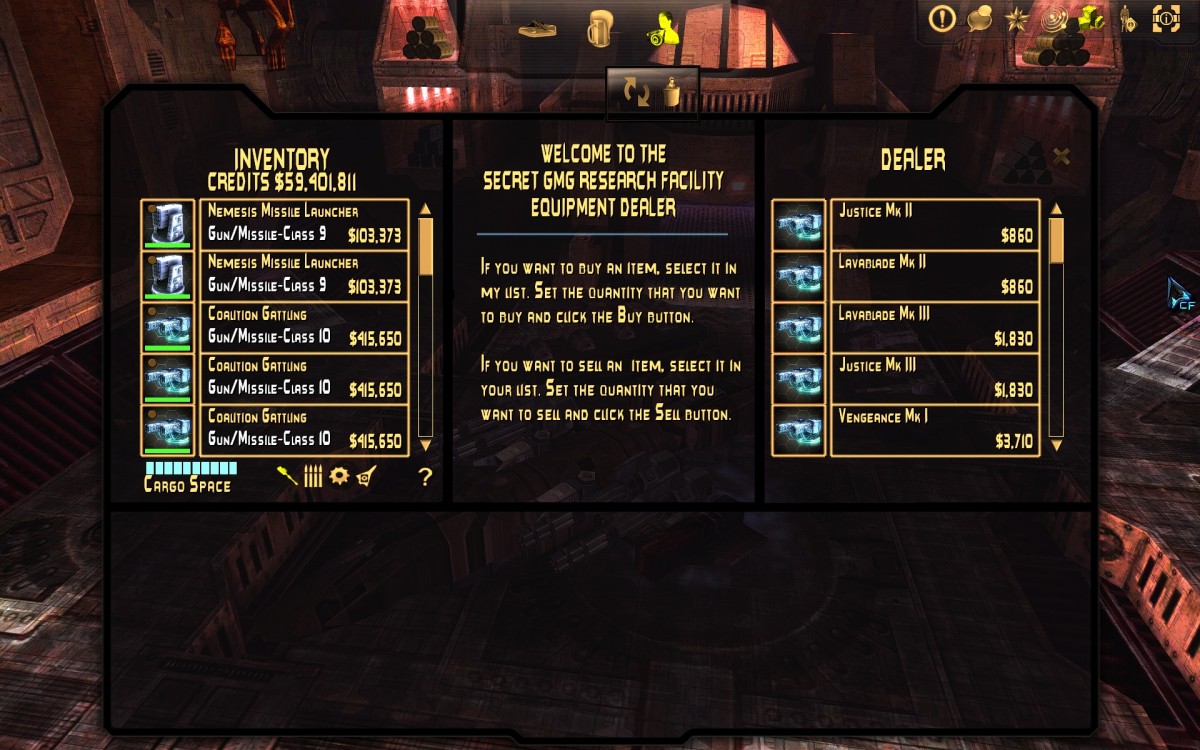Viewport: 1200px width, 750px height.
Task: Show ammunition using the bullets filter icon
Action: [313, 476]
